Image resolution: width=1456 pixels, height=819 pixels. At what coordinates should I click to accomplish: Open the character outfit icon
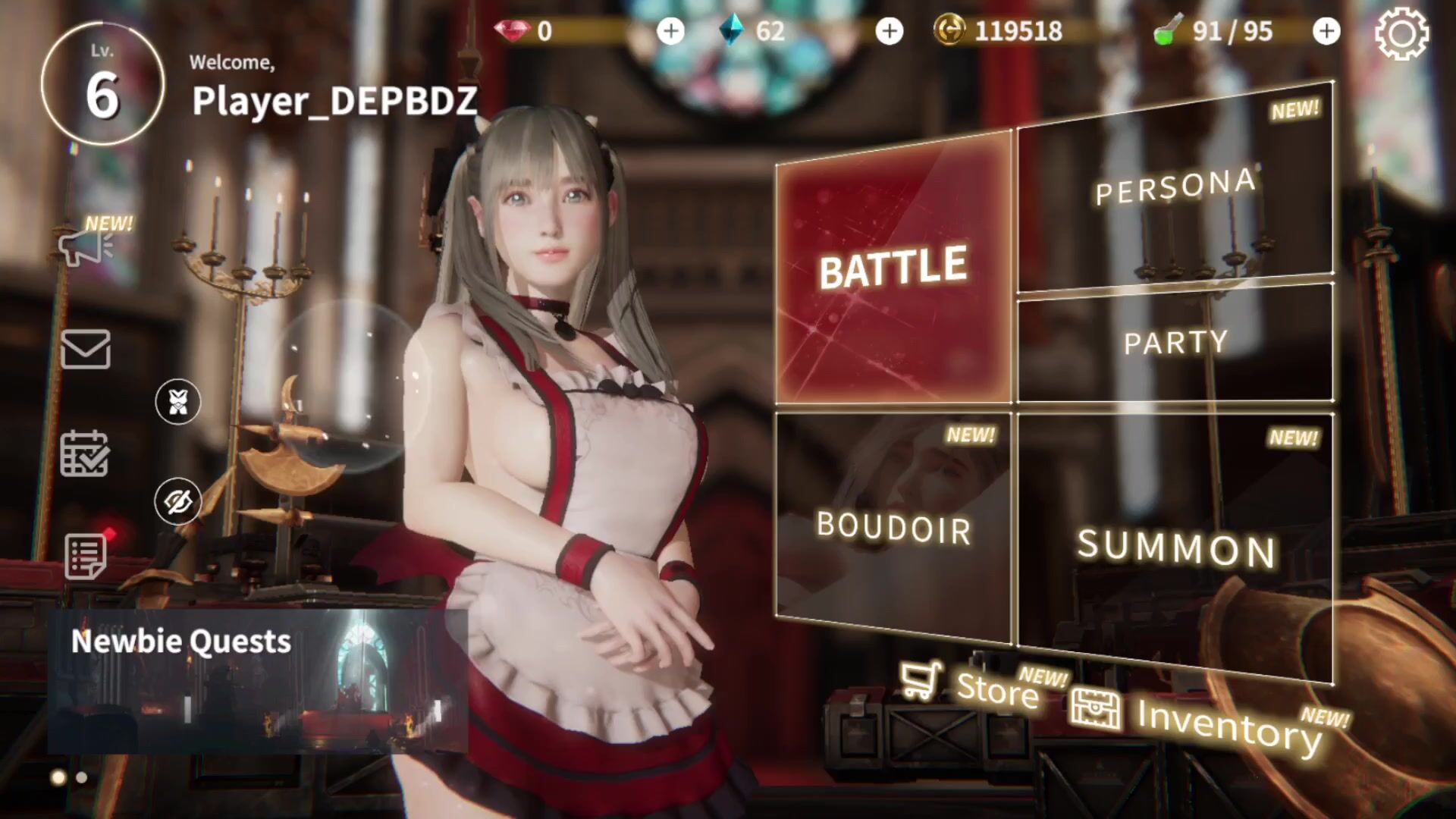(x=178, y=401)
